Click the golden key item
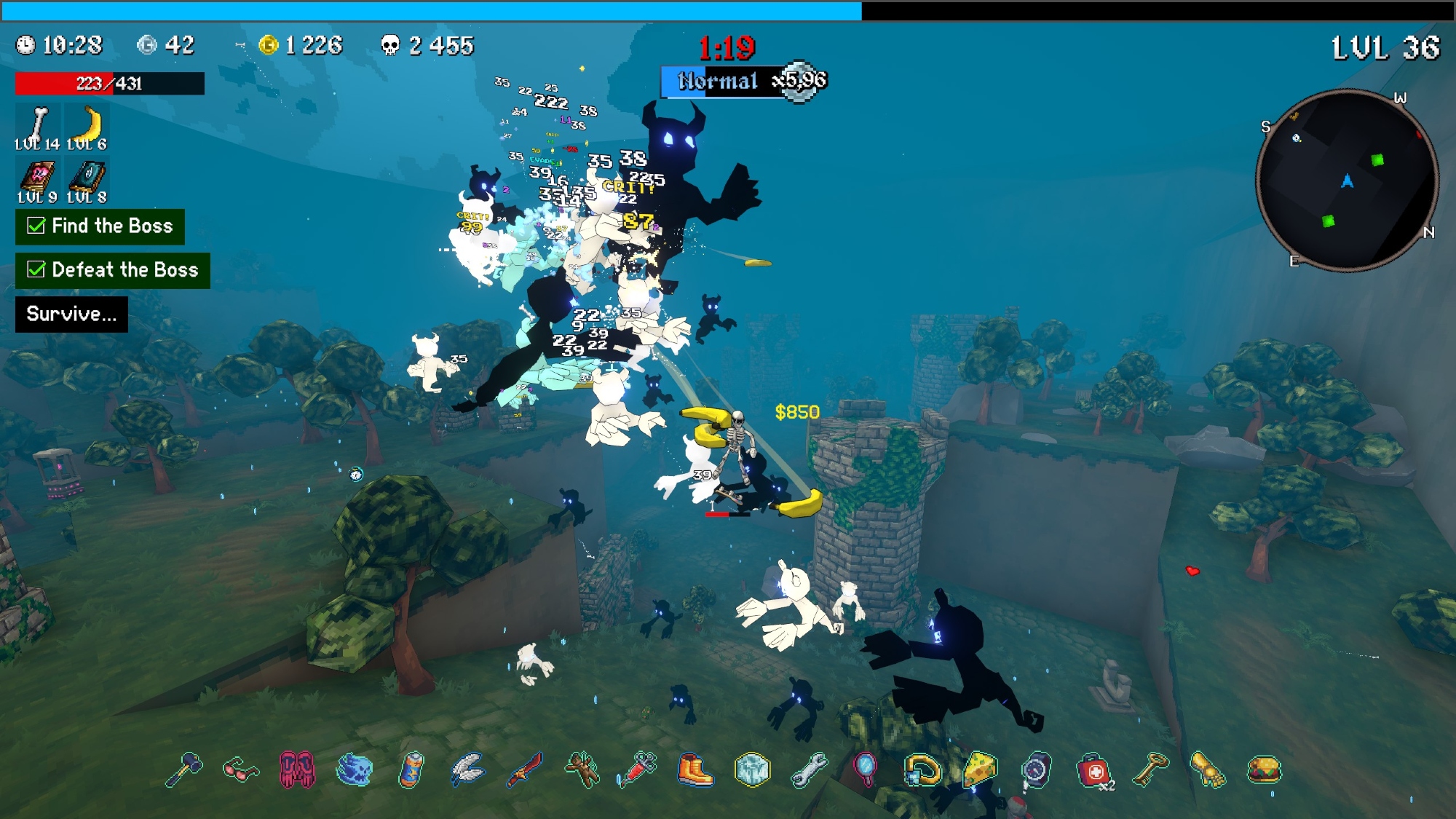This screenshot has height=819, width=1456. pyautogui.click(x=1151, y=769)
